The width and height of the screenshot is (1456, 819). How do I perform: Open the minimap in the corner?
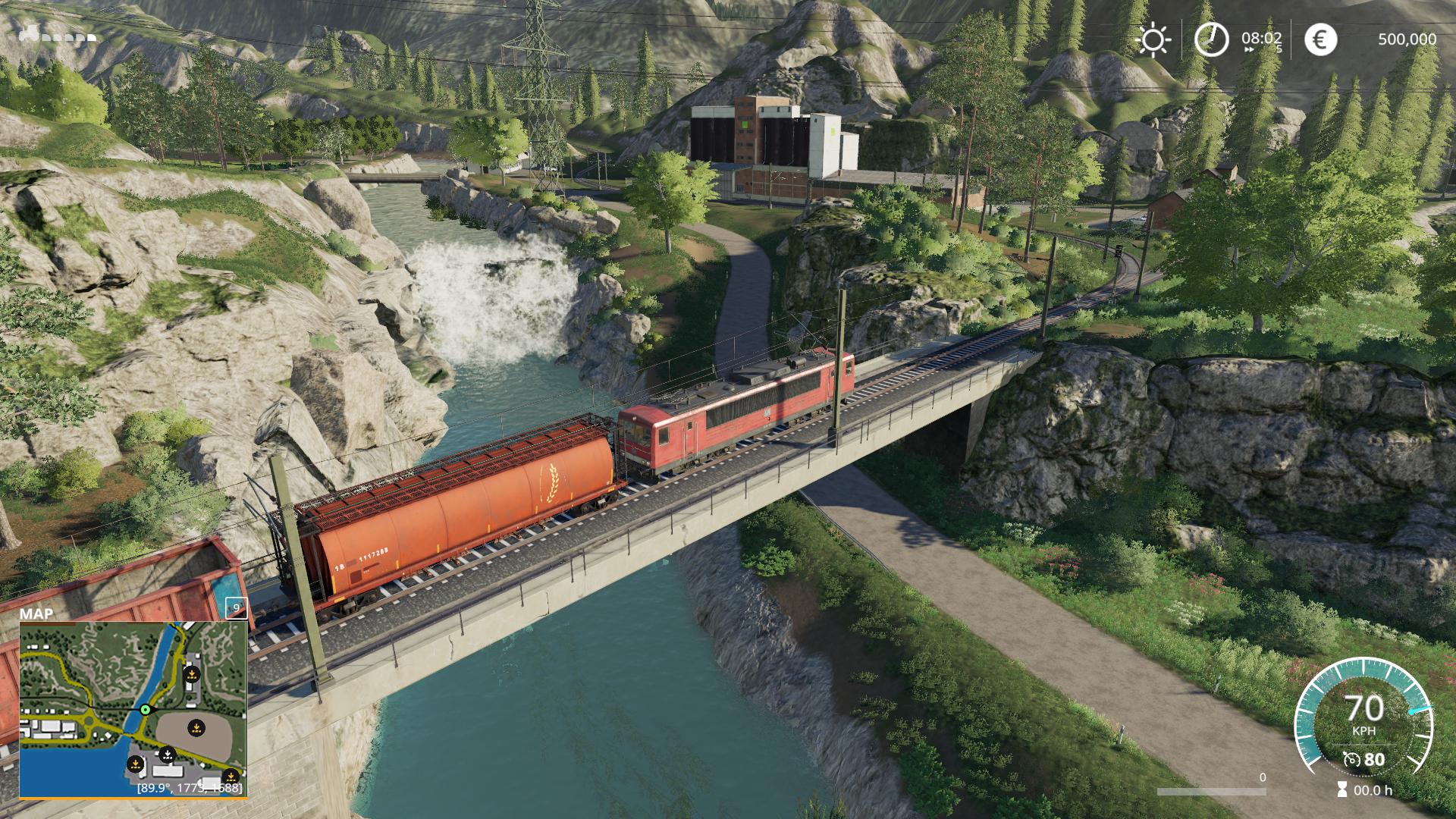pyautogui.click(x=133, y=709)
